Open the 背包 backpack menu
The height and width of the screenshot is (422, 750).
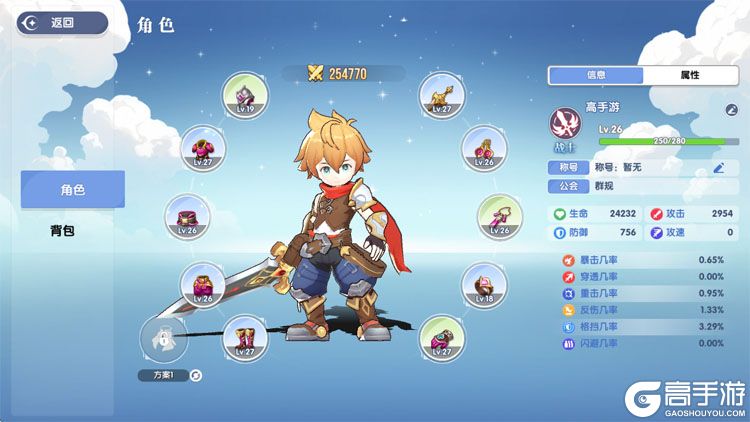64,231
